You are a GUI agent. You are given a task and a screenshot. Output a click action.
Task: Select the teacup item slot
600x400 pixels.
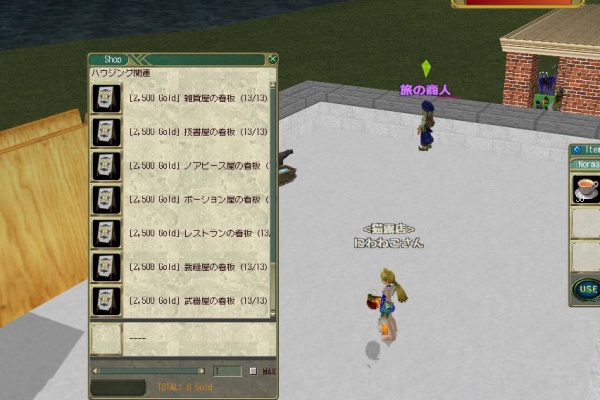585,189
